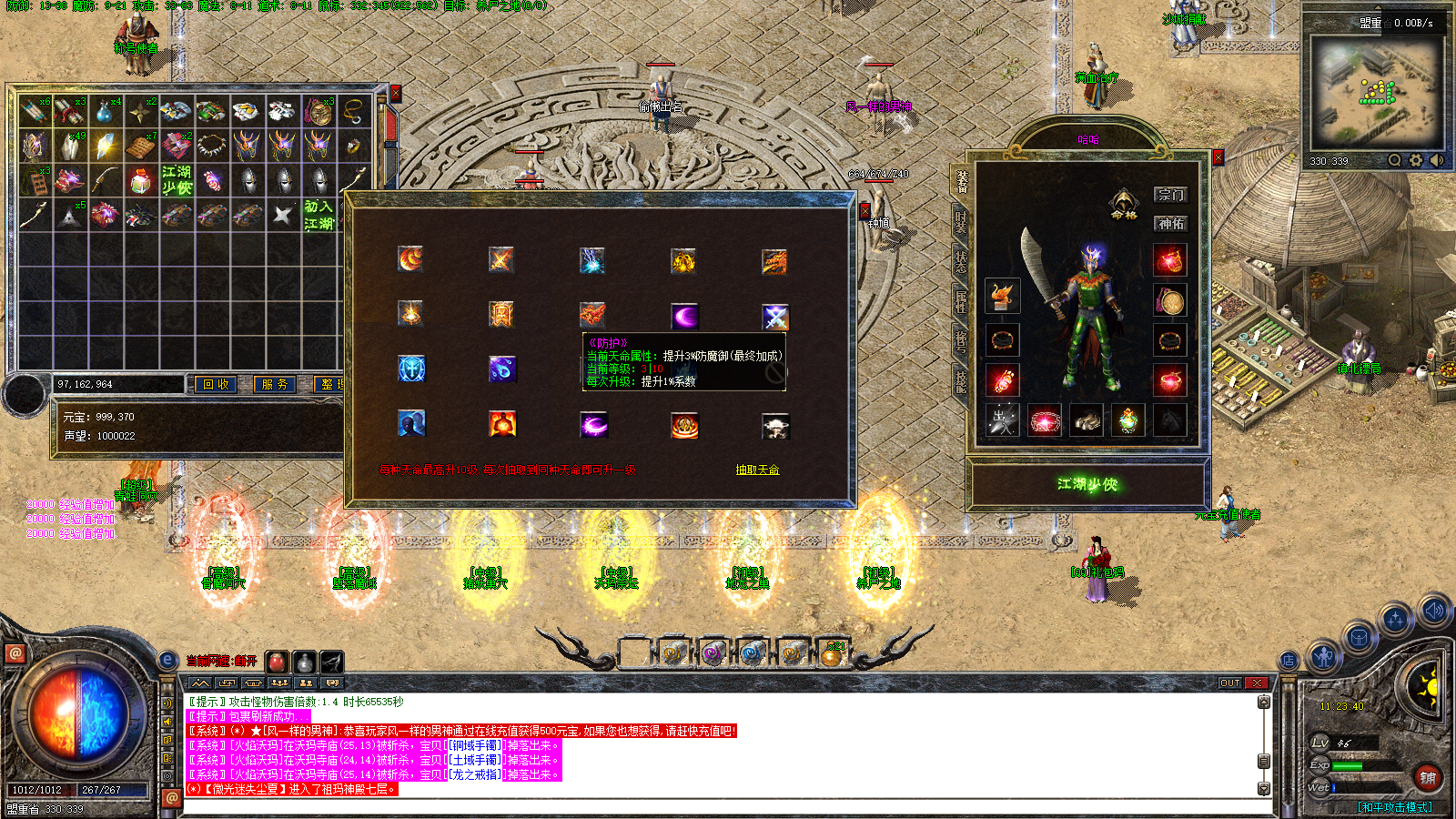Click the skull destiny icon
Screen dimensions: 1456x819
click(x=775, y=425)
